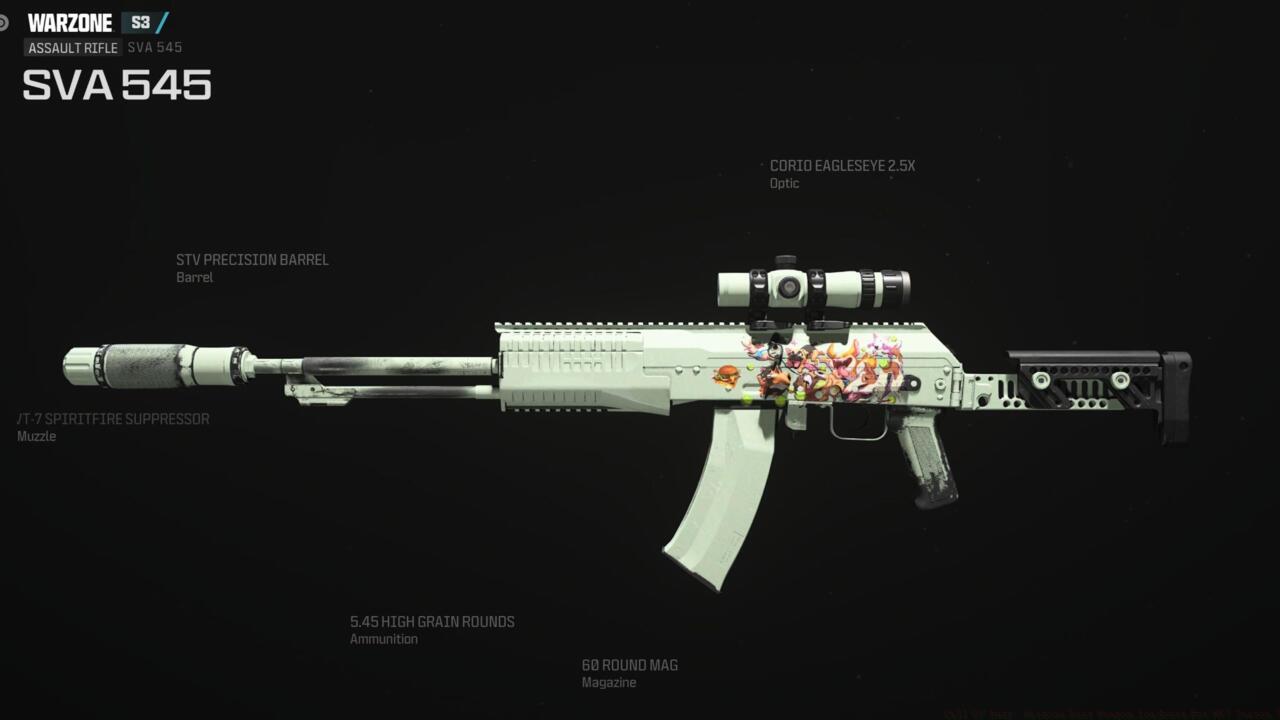Click the 5.45 High Grain Rounds ammunition label
Screen dimensions: 1280x720
[x=432, y=621]
